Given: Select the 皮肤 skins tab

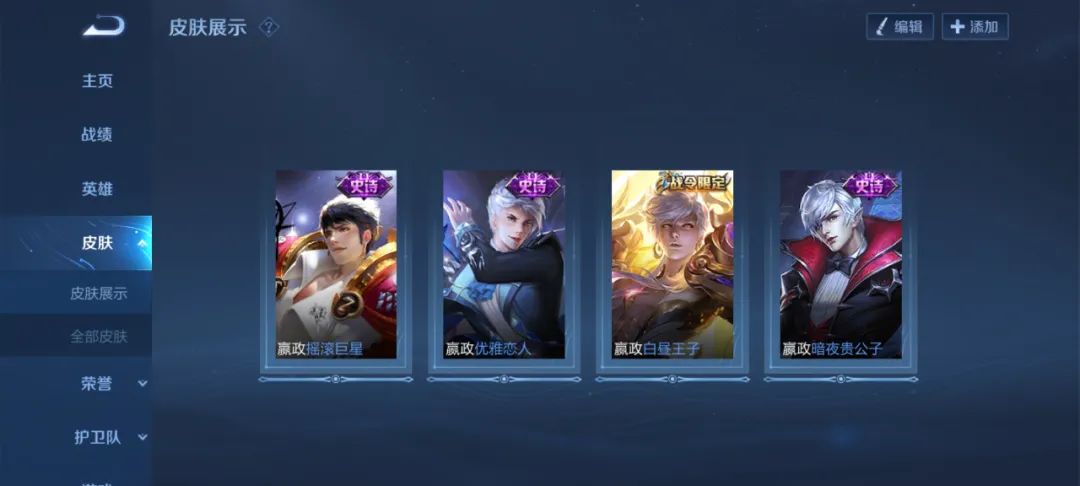Looking at the screenshot, I should click(97, 243).
